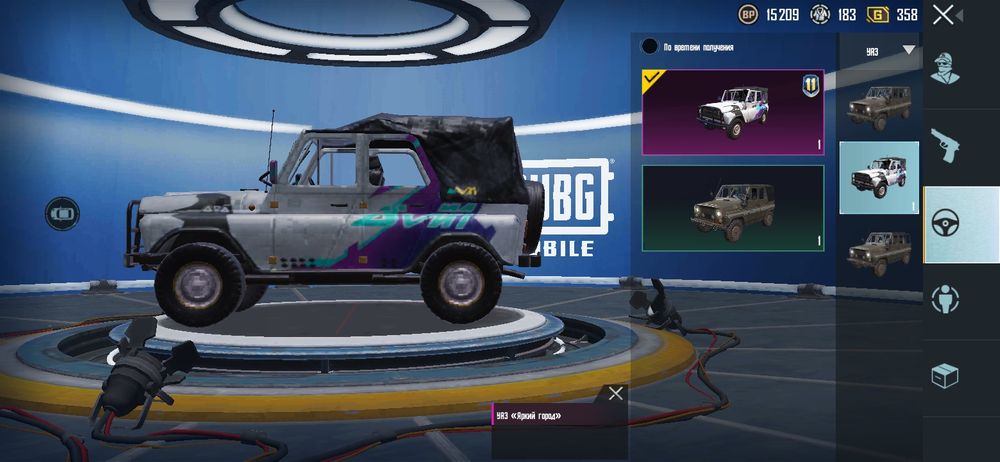Switch to the character outfits tab
Viewport: 1000px width, 462px height.
pos(945,68)
